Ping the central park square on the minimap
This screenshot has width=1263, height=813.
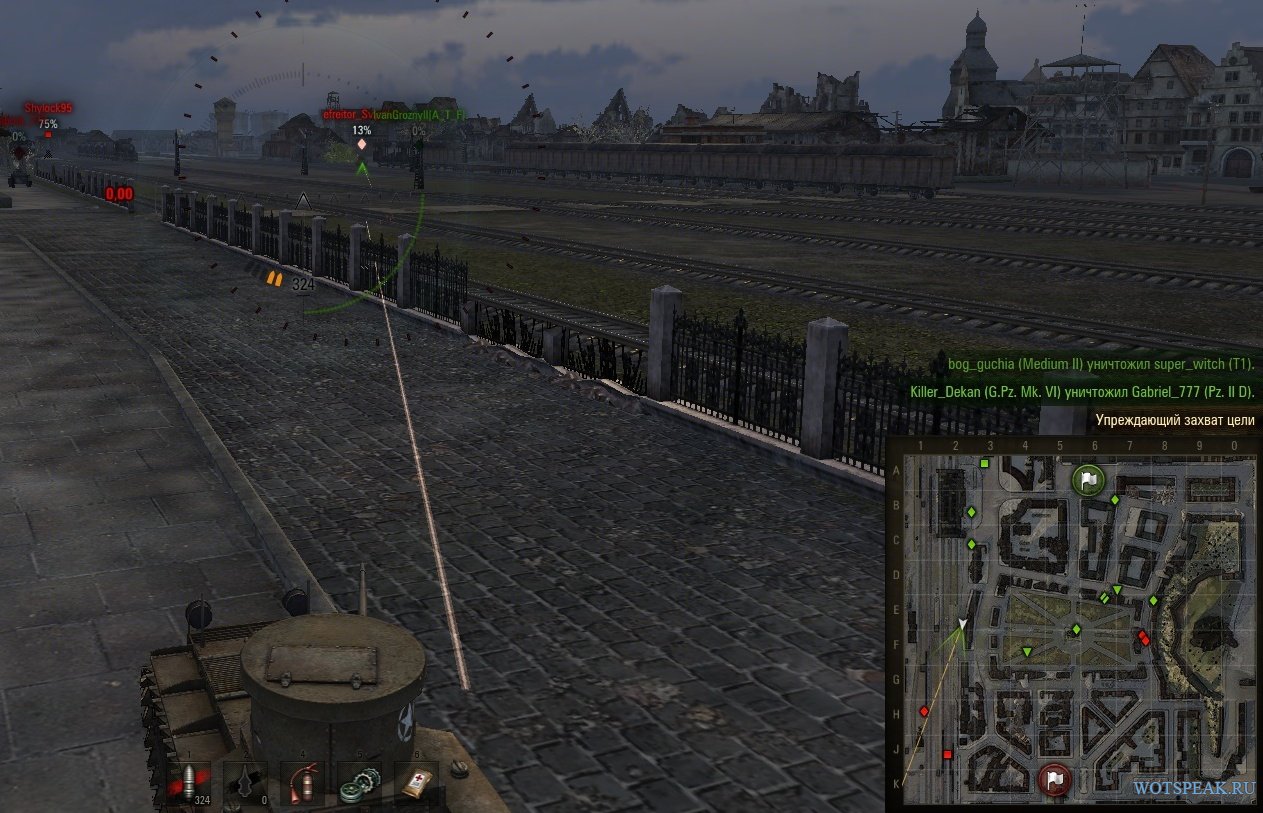1075,630
